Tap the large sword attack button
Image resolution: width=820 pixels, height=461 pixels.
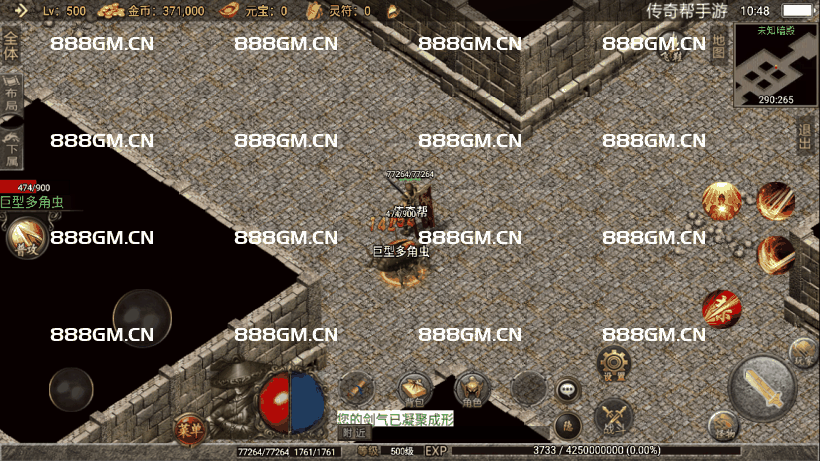(762, 388)
